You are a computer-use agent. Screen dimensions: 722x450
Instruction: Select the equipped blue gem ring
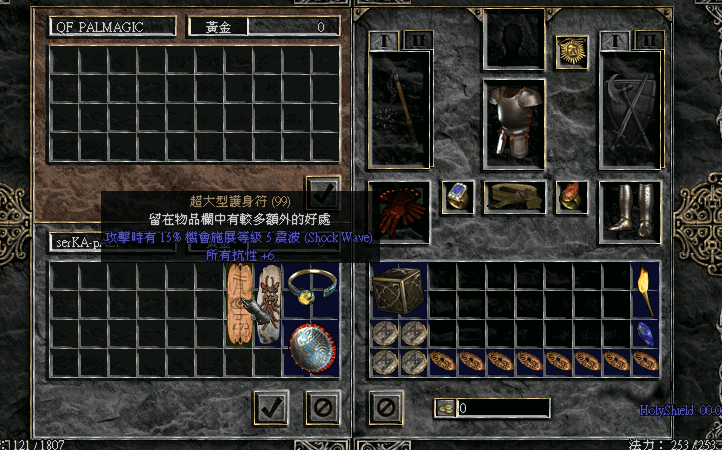[457, 193]
